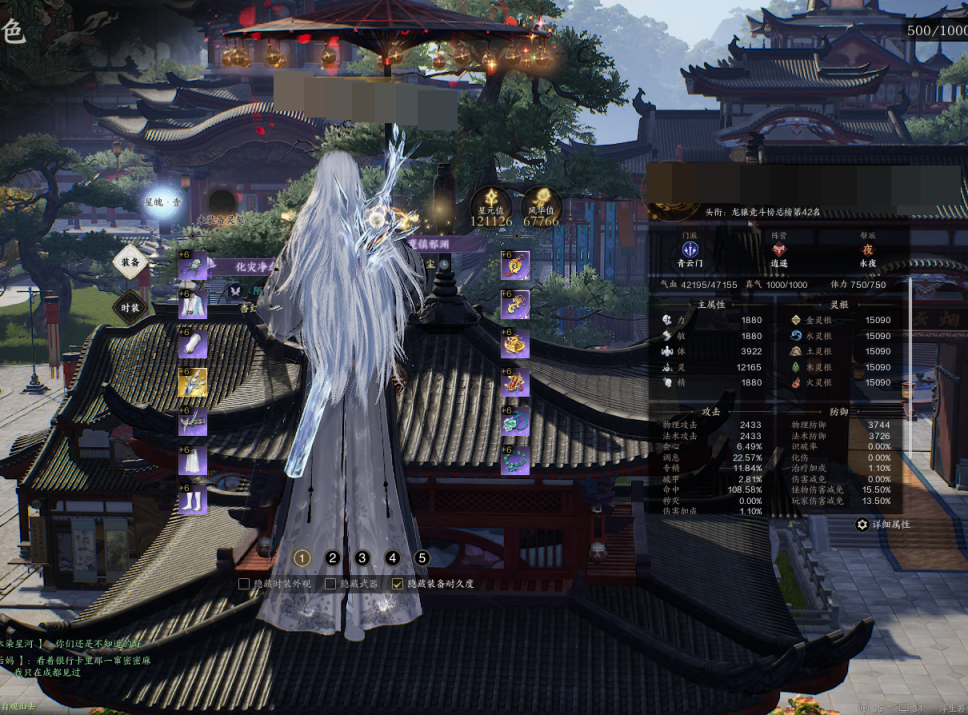968x715 pixels.
Task: Open the 详细属性 detailed attributes panel
Action: 883,524
